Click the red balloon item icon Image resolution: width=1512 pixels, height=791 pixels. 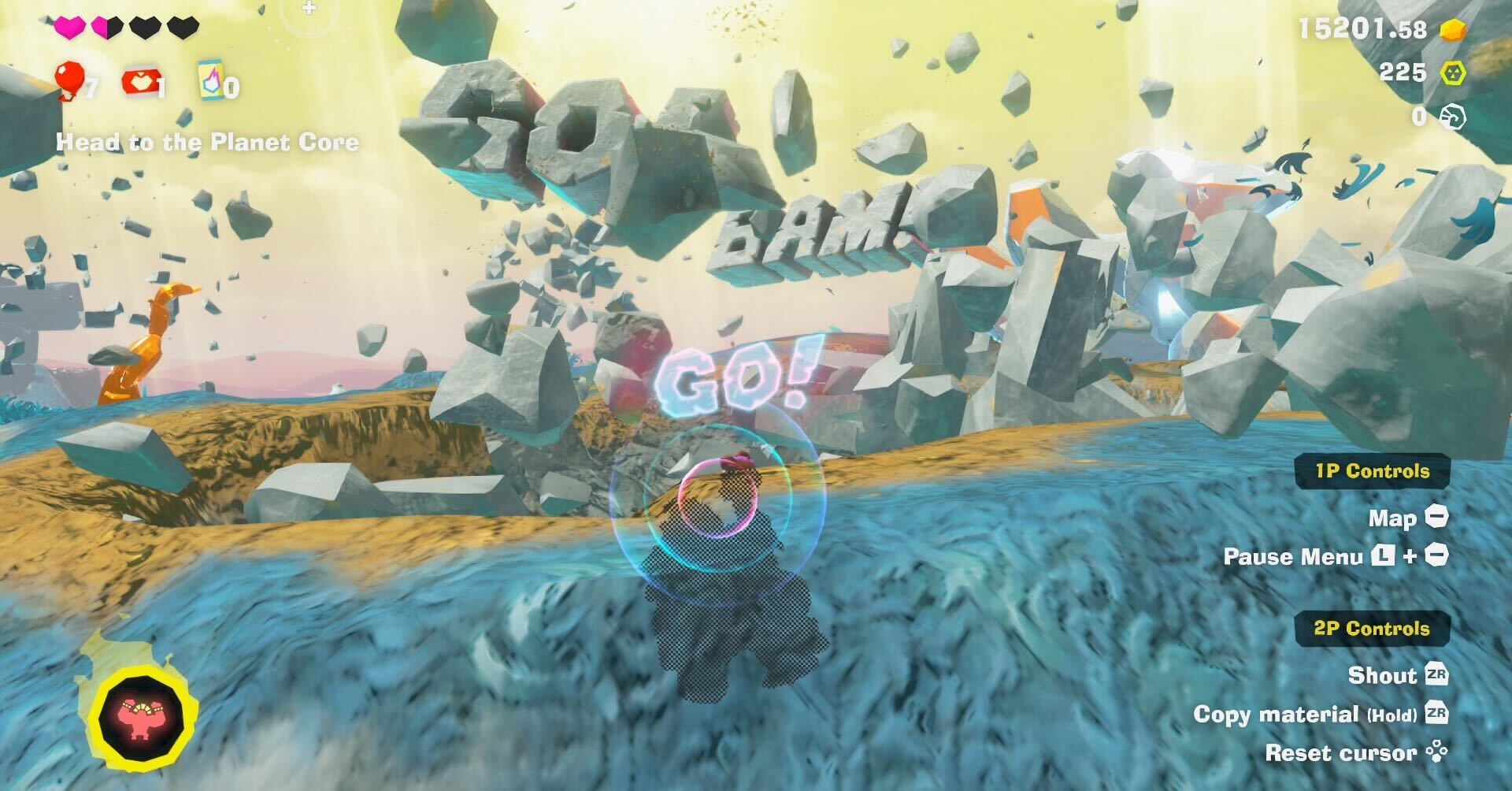(69, 80)
